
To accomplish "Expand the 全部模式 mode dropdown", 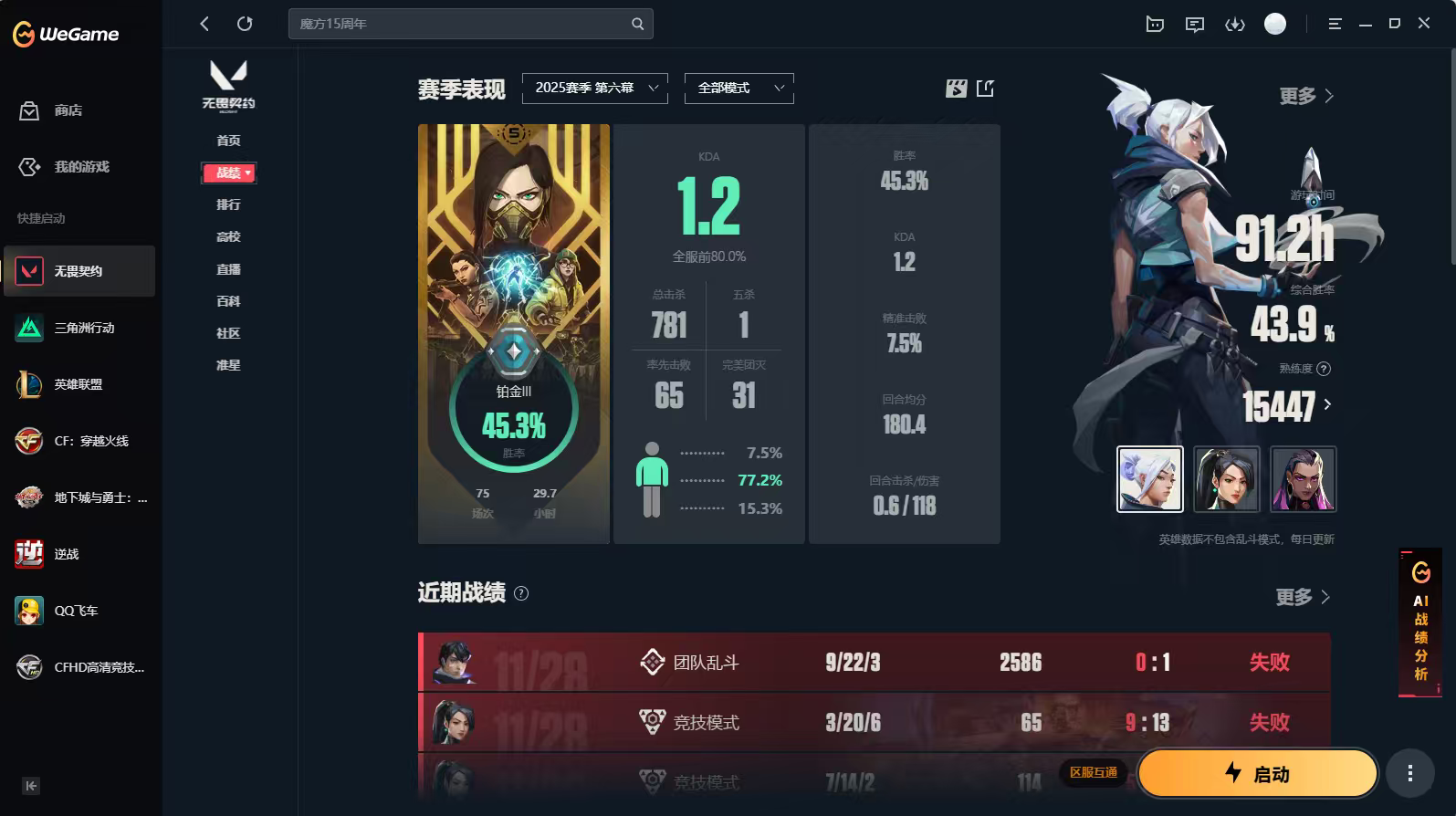I will coord(738,88).
